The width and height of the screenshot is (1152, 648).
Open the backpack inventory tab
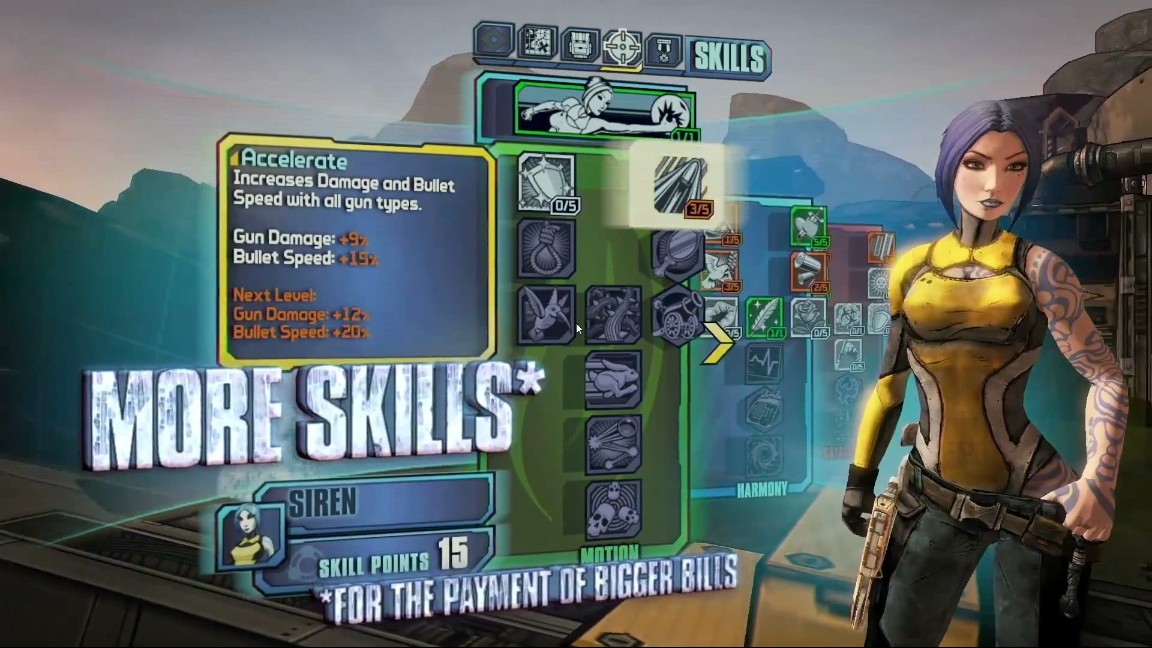(x=580, y=43)
